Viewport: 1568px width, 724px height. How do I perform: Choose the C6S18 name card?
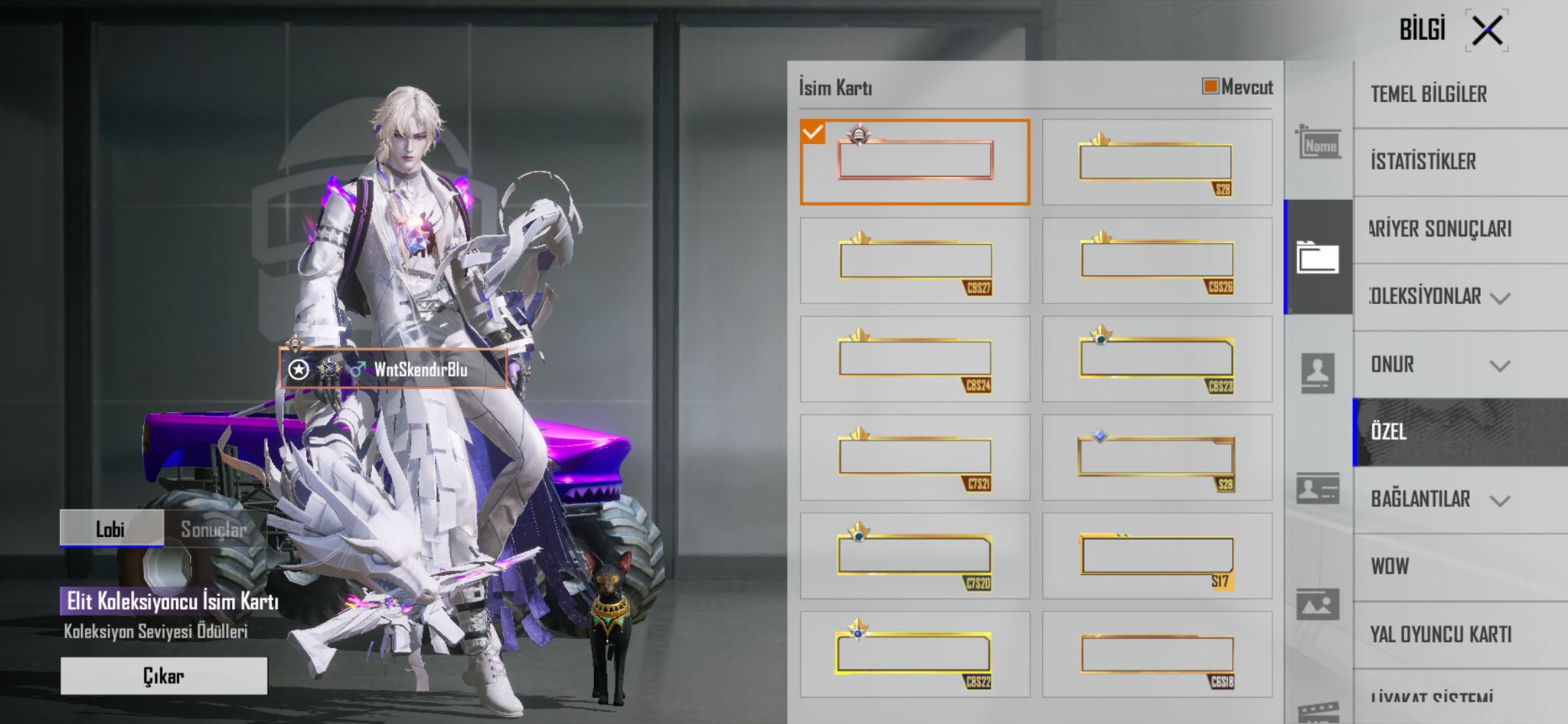tap(1157, 654)
